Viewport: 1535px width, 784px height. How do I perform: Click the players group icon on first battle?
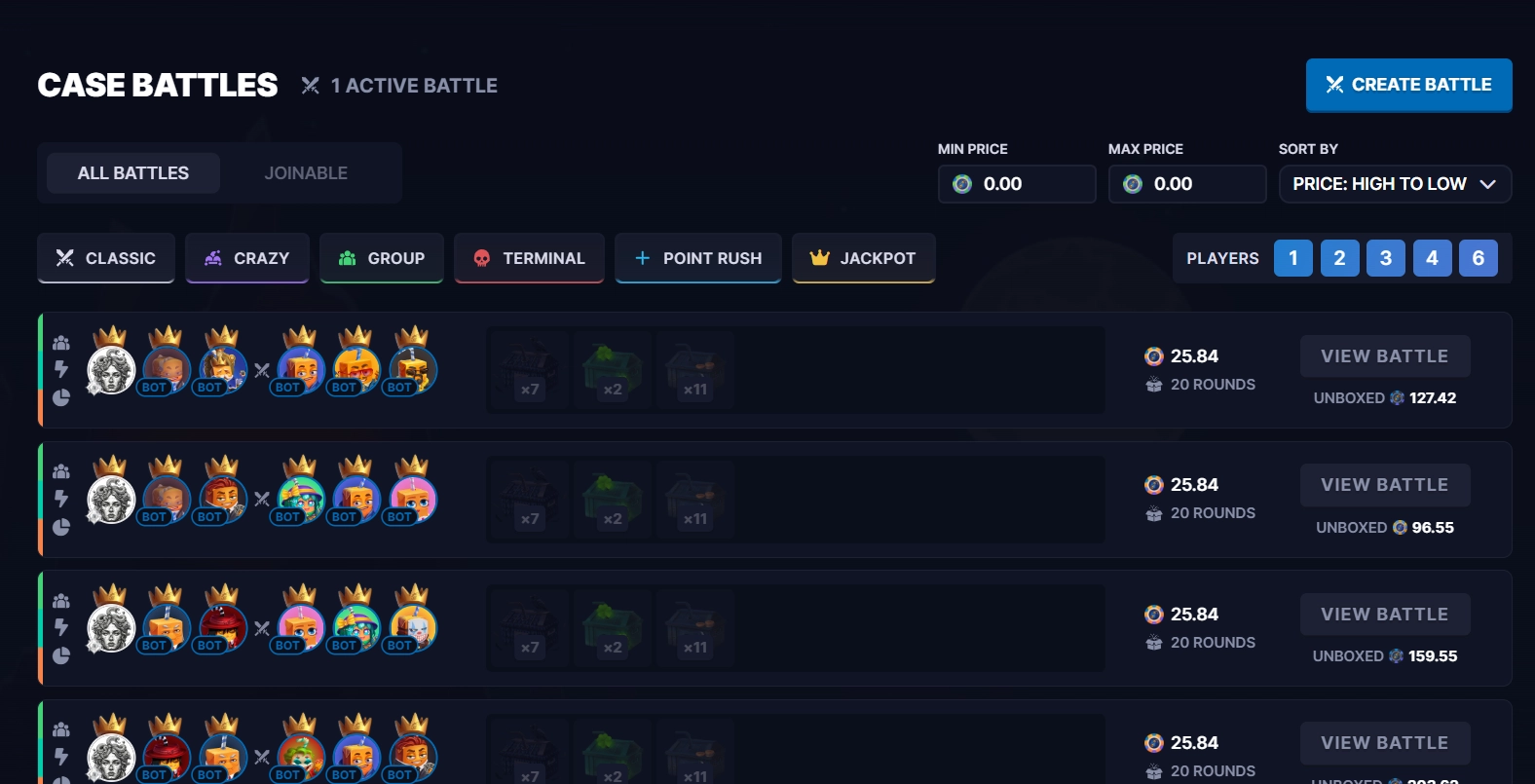click(x=60, y=341)
